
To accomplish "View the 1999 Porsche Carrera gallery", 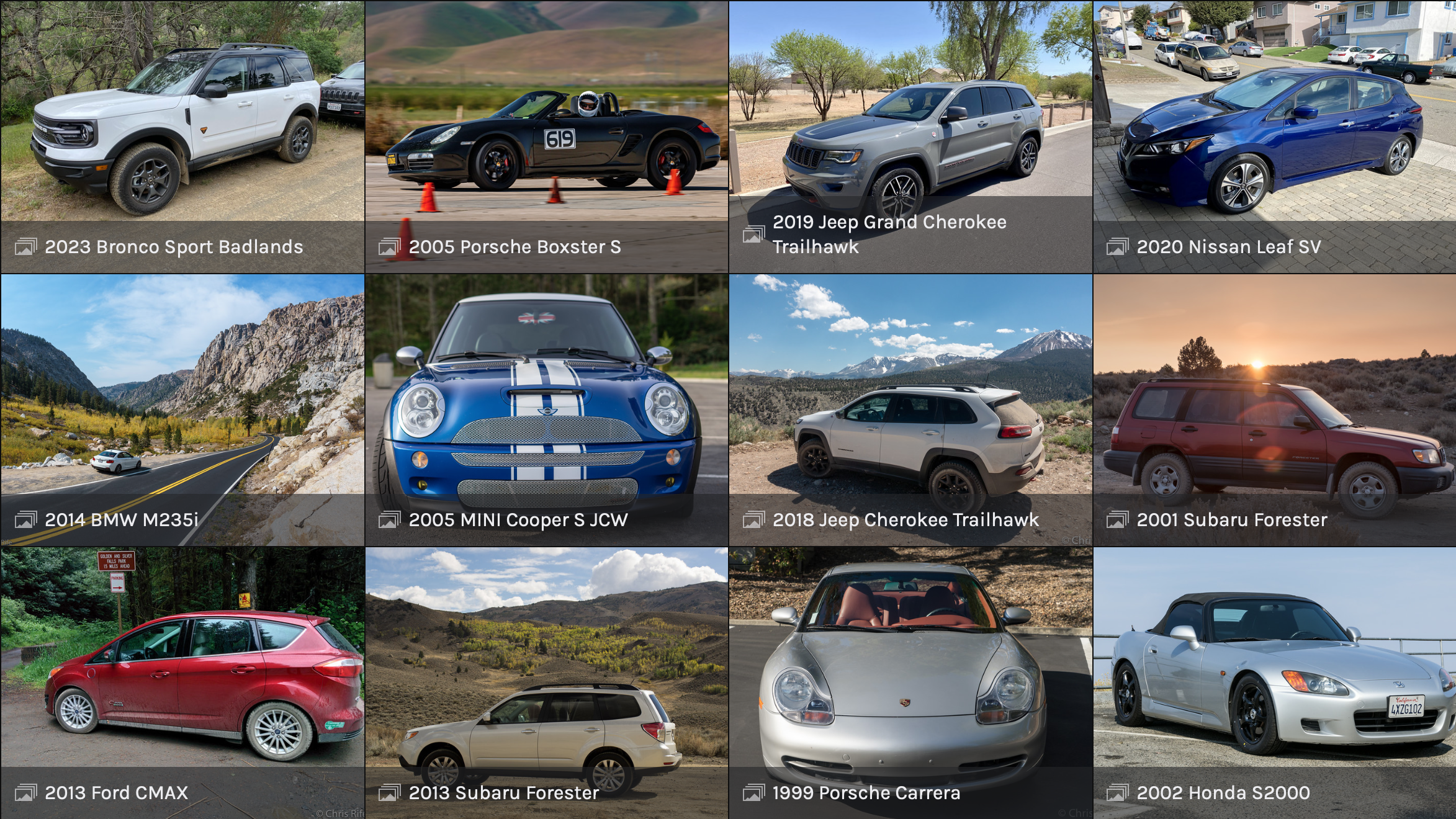I will [x=910, y=682].
